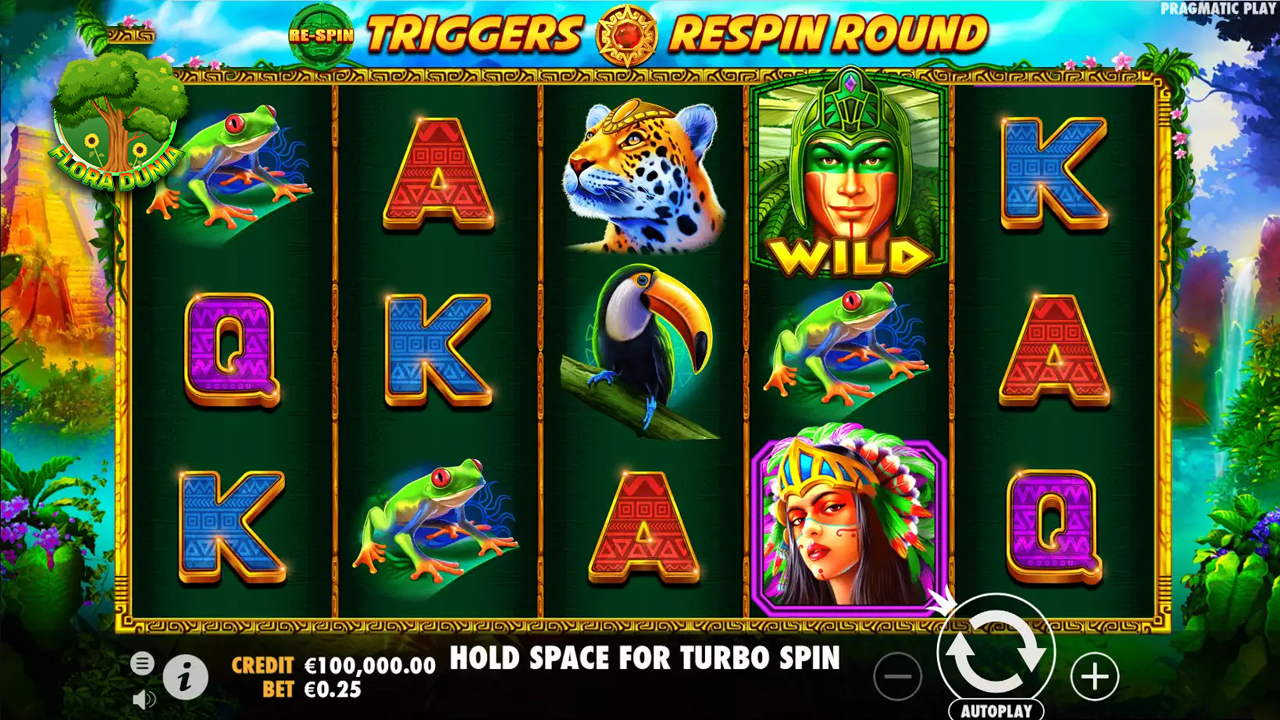Open the hamburger settings menu
The height and width of the screenshot is (720, 1280).
(x=143, y=662)
